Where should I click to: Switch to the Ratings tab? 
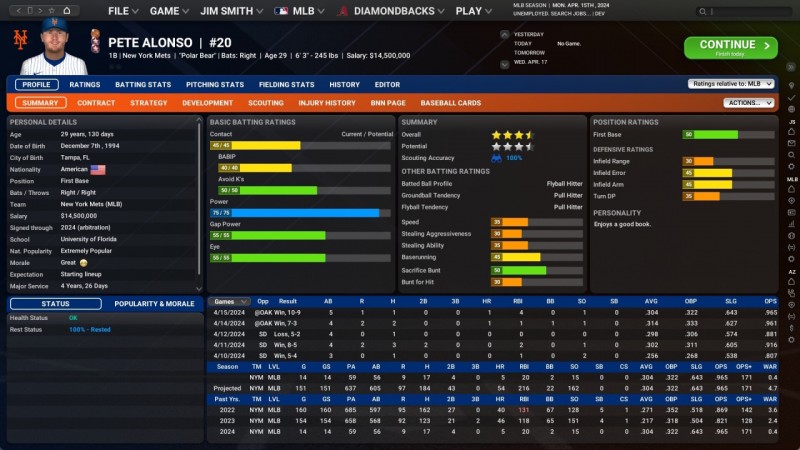pos(85,85)
